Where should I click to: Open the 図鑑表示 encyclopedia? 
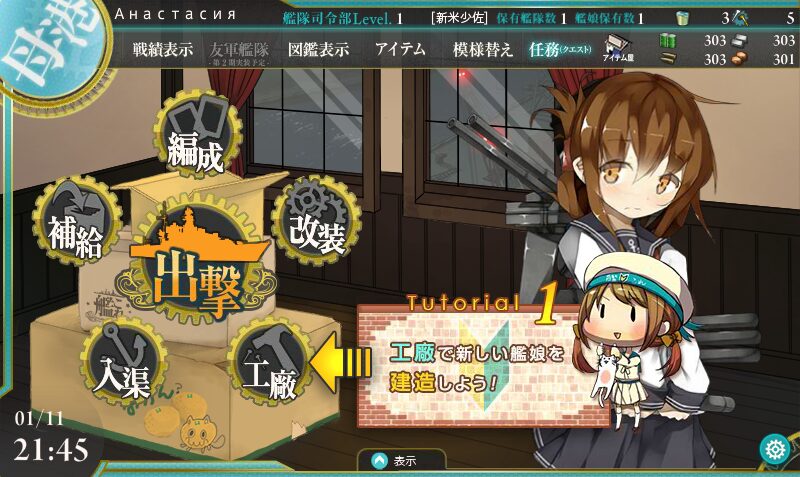coord(318,50)
